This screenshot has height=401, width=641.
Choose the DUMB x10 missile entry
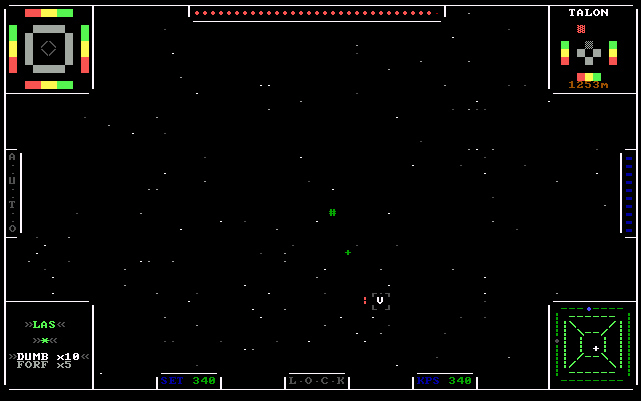[49, 355]
